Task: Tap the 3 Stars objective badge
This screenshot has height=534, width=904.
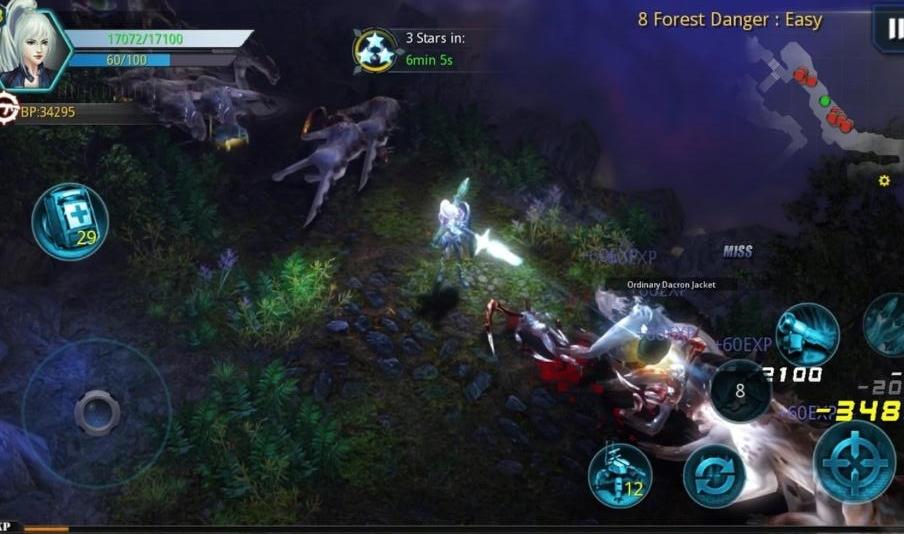Action: 375,50
